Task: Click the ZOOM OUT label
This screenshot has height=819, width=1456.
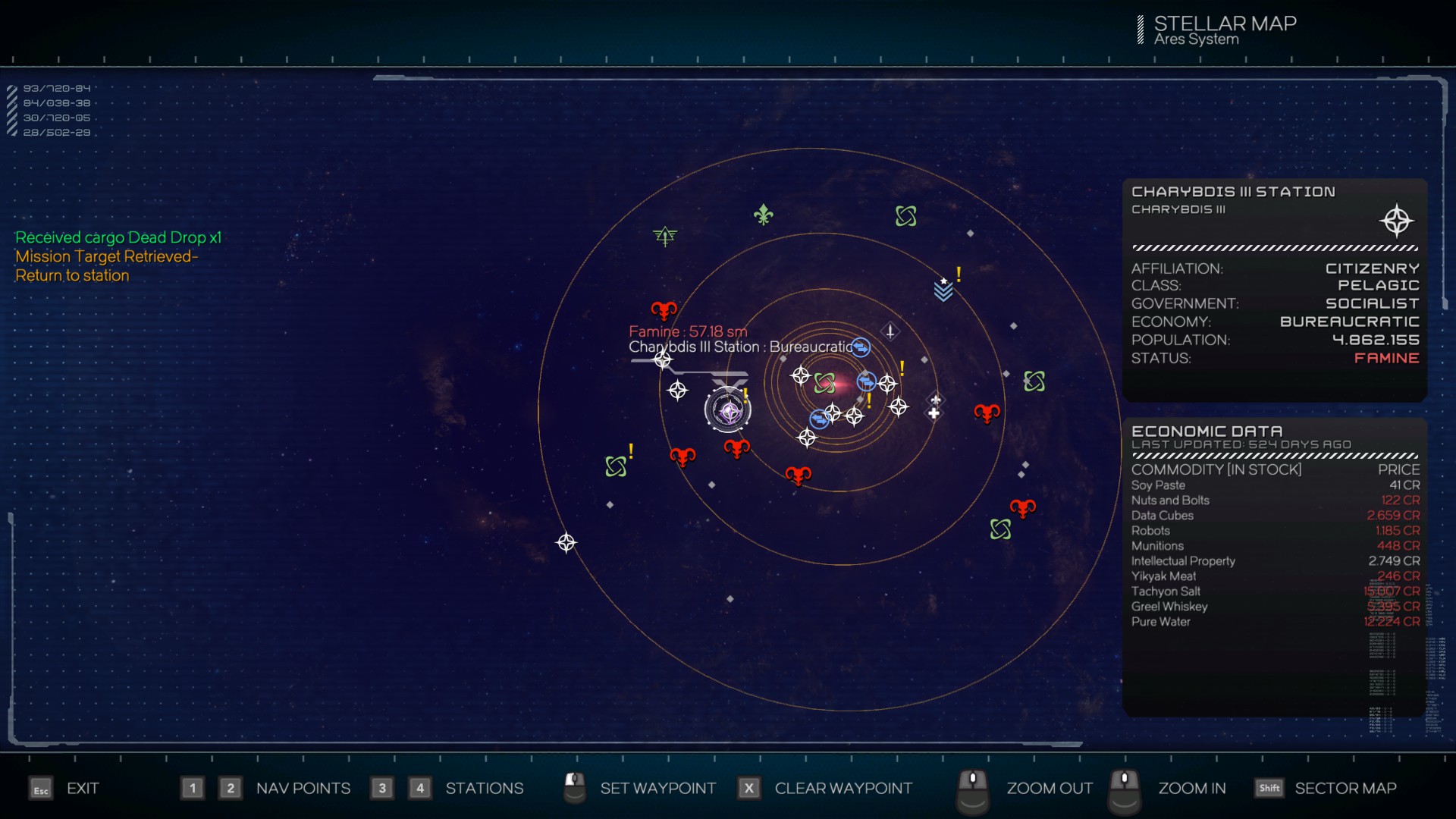Action: pos(1049,789)
